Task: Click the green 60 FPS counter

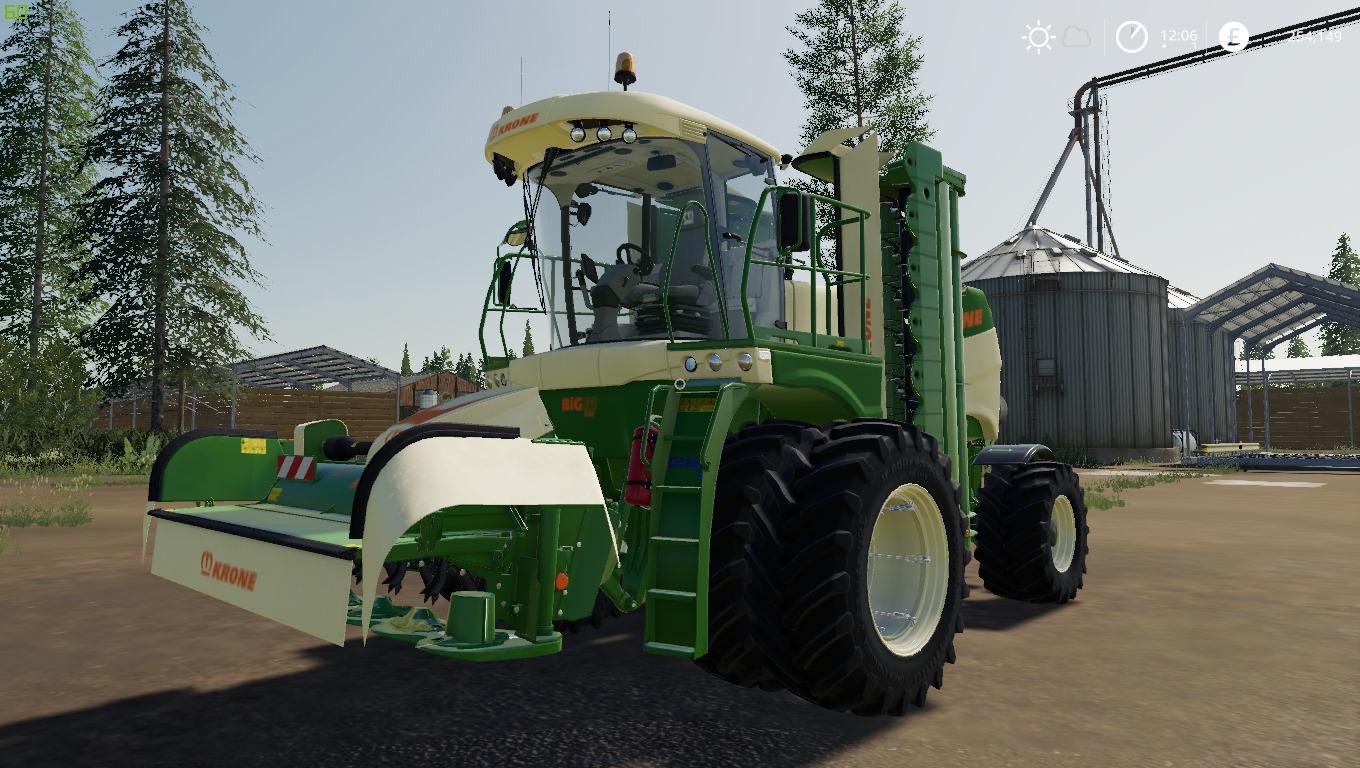Action: (15, 10)
